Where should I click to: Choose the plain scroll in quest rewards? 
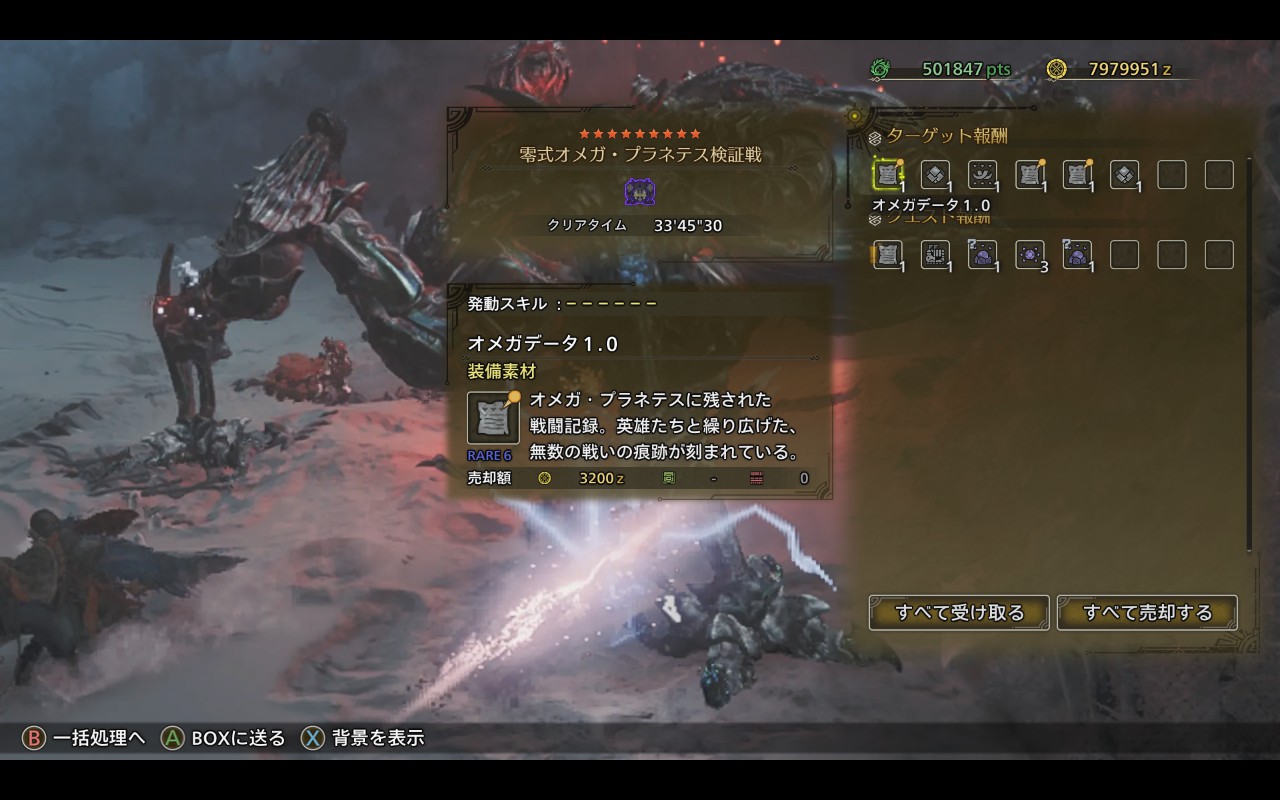(x=887, y=254)
